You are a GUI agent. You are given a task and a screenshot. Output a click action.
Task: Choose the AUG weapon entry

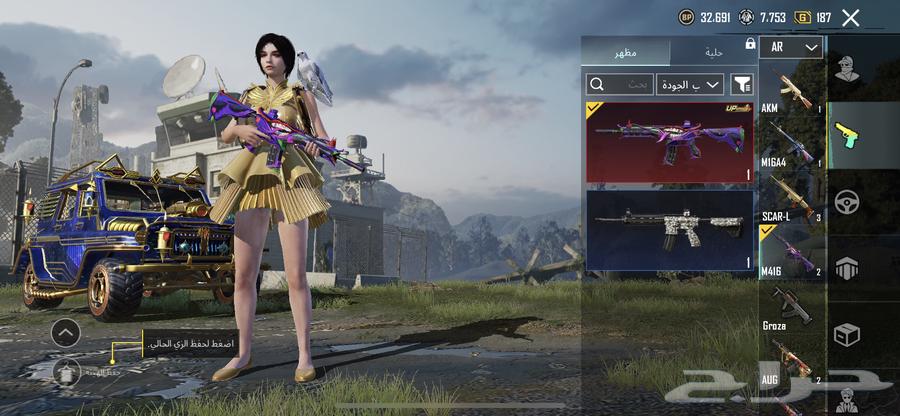pos(791,360)
